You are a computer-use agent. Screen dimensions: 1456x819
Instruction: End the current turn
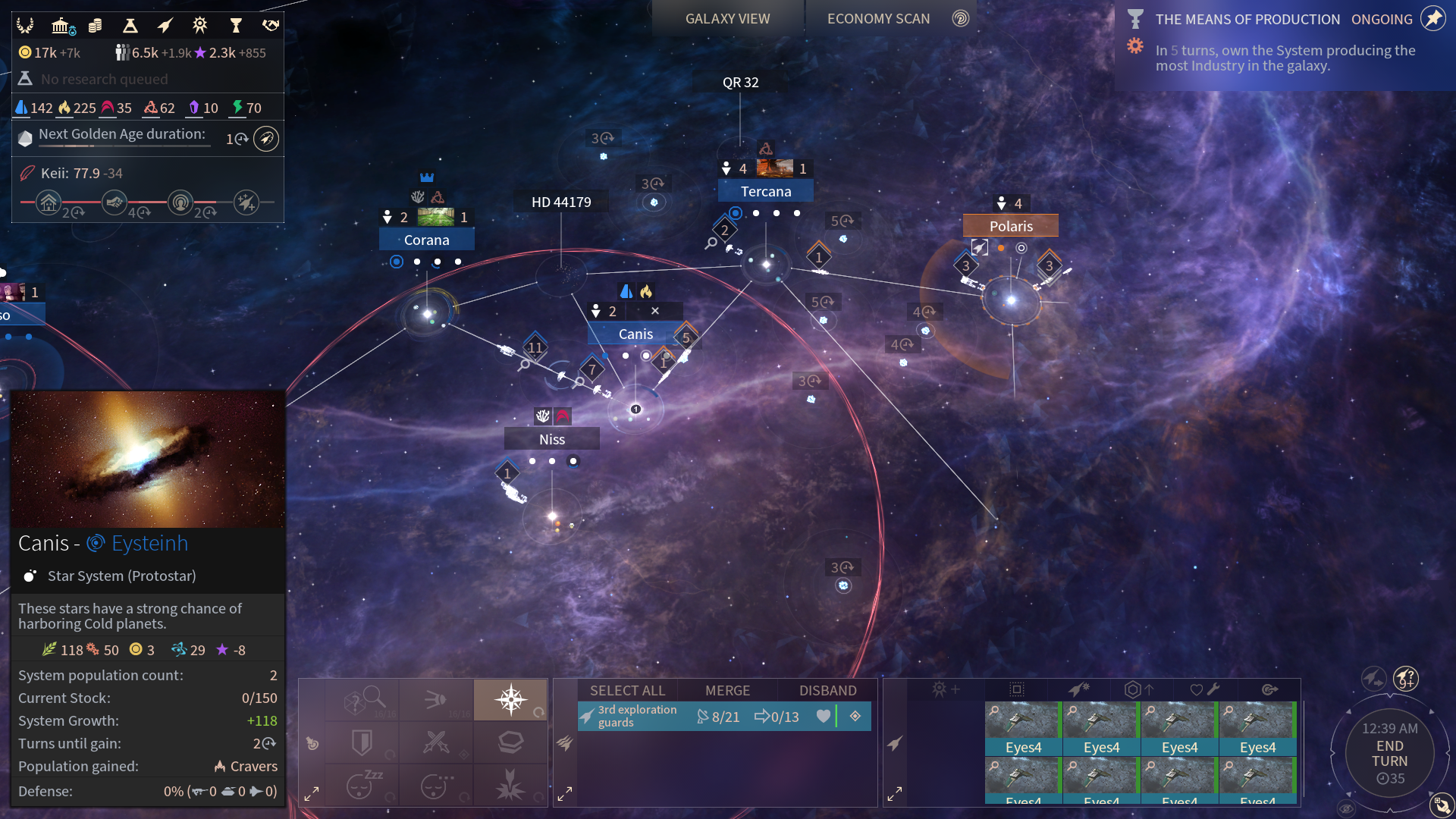(x=1389, y=754)
